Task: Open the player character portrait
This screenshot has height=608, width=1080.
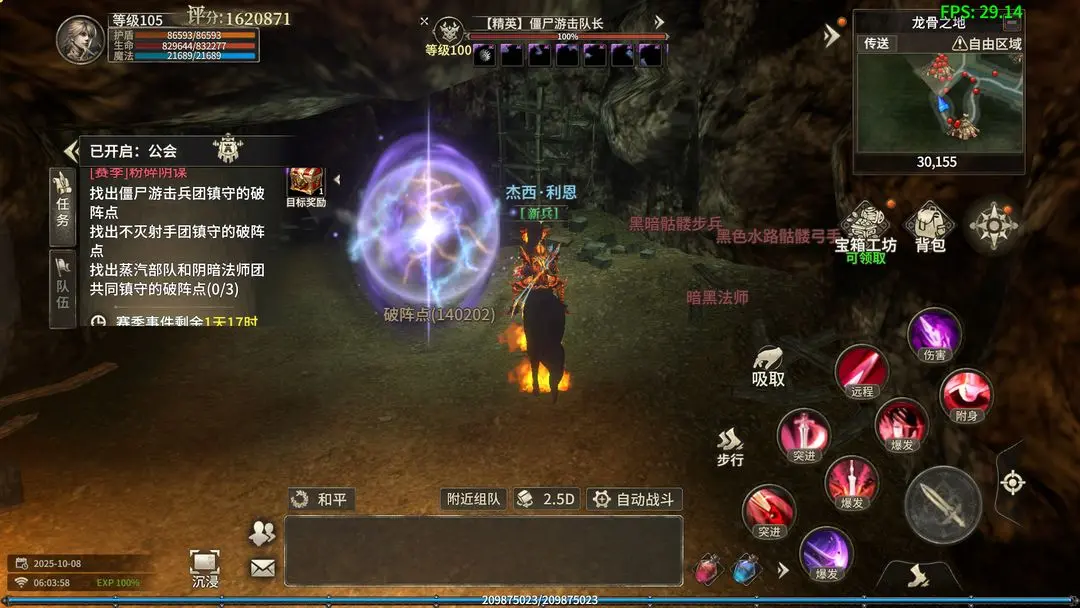Action: [x=80, y=40]
